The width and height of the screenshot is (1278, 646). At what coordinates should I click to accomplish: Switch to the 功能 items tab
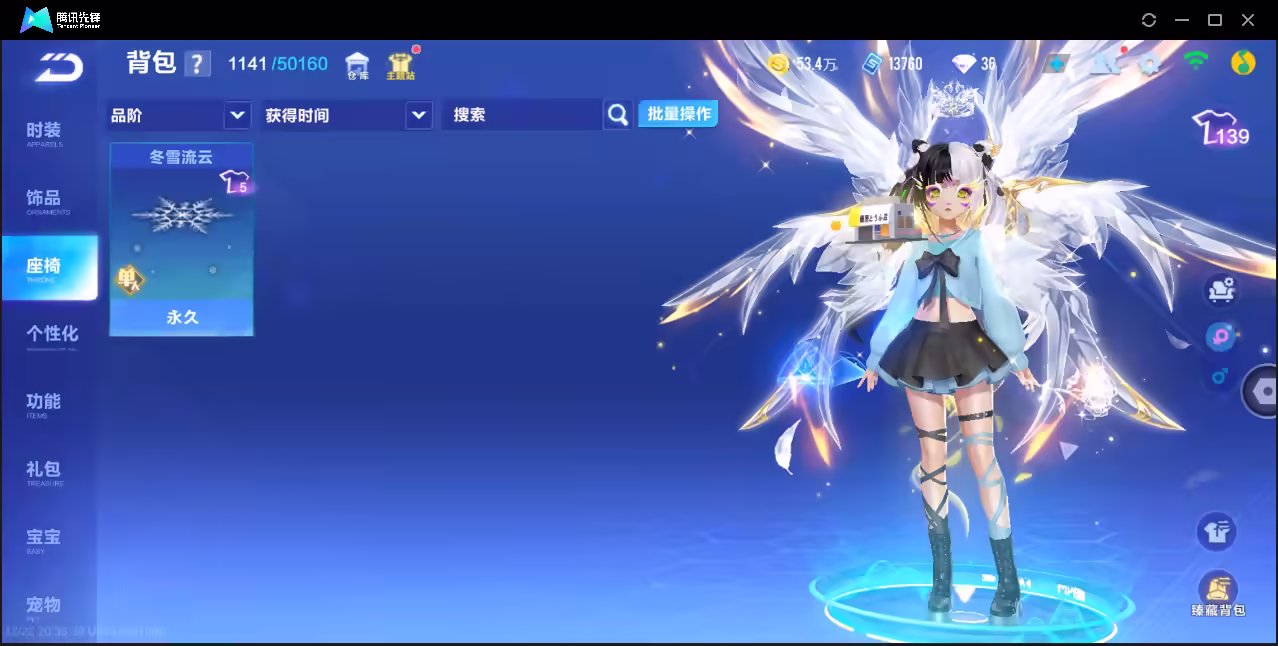pos(44,404)
